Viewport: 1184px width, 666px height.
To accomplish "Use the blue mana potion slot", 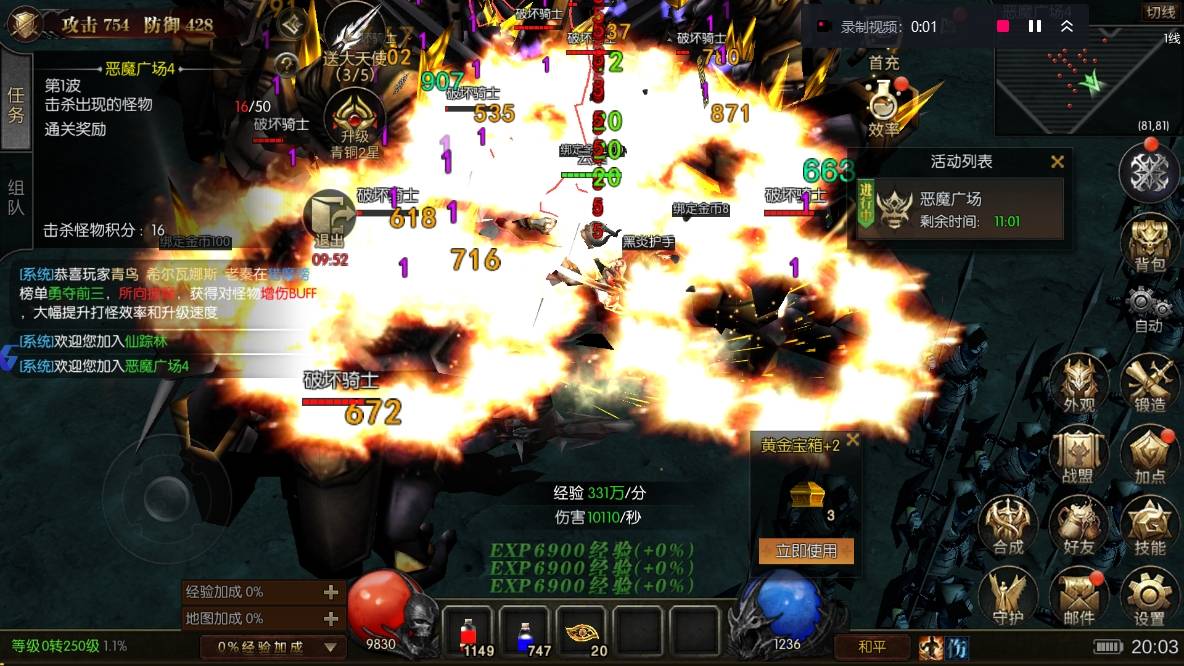I will (x=524, y=632).
